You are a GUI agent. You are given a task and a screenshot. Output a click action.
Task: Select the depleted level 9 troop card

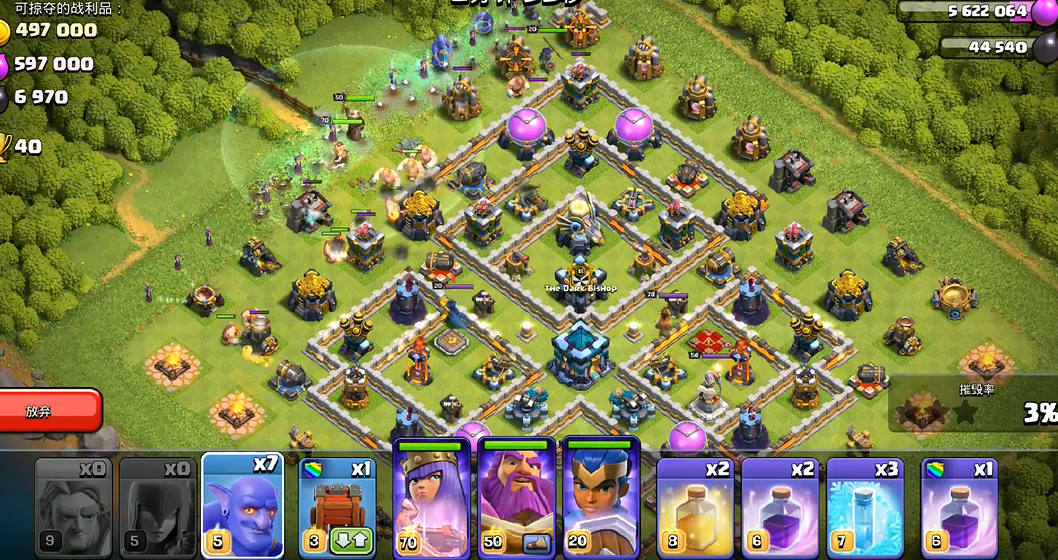(72, 505)
